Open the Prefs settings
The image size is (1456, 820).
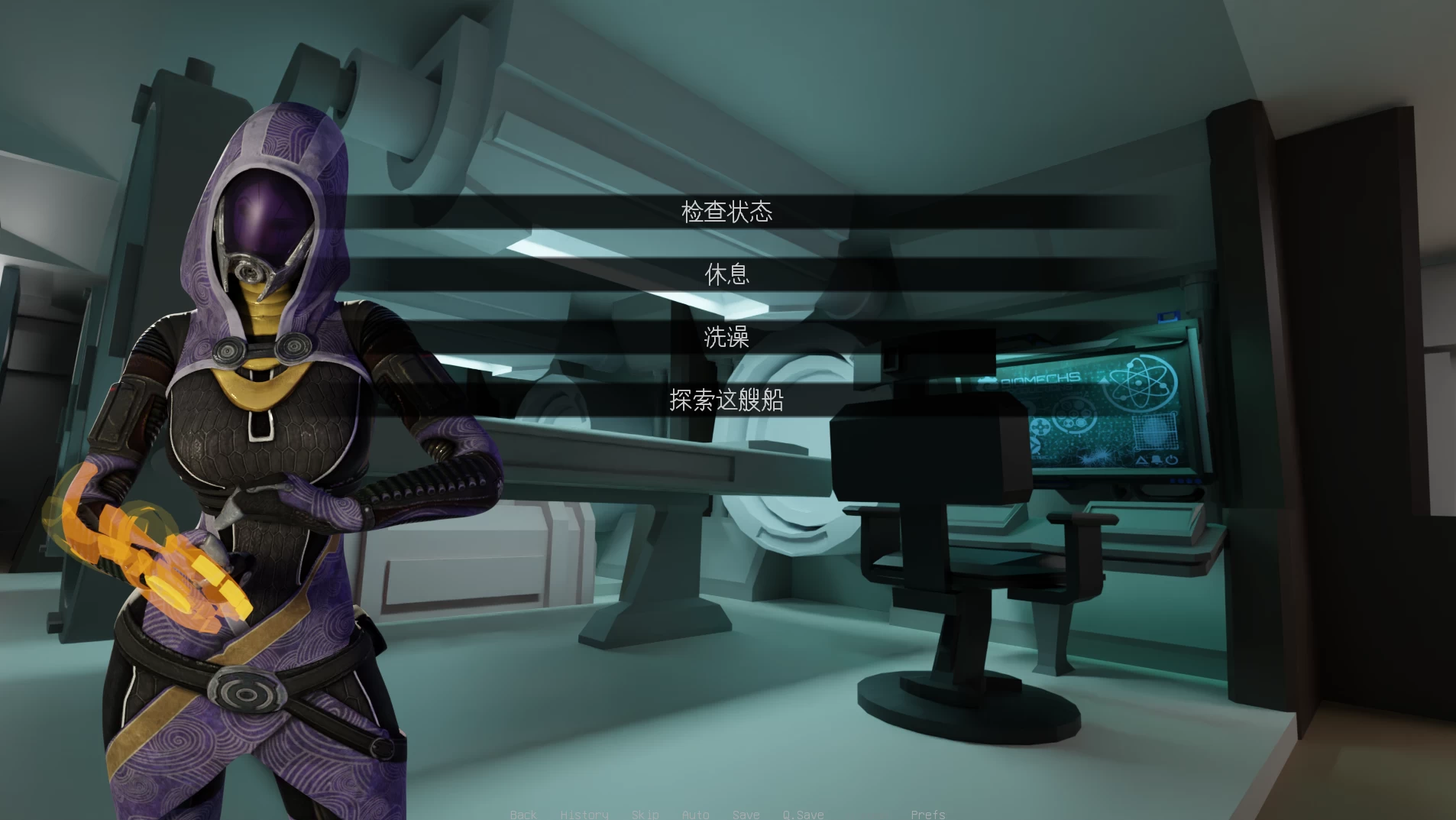pyautogui.click(x=927, y=814)
